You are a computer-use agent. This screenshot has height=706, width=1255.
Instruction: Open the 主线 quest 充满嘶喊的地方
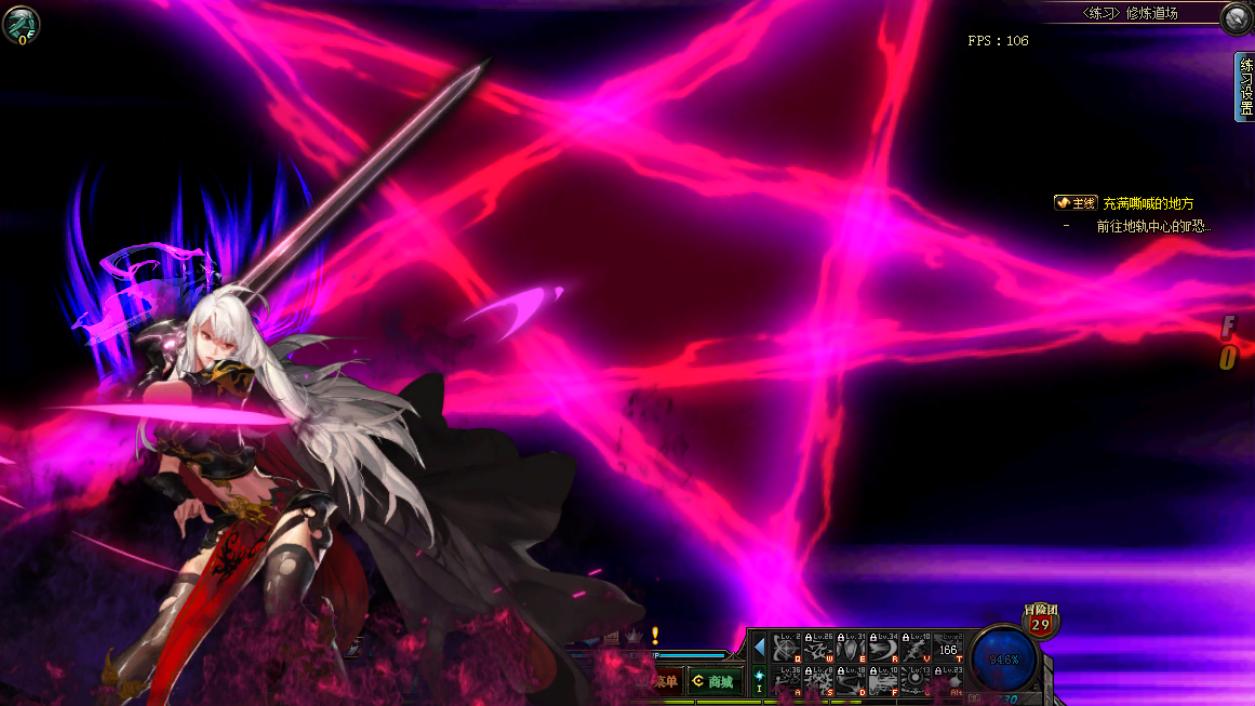[x=1148, y=203]
